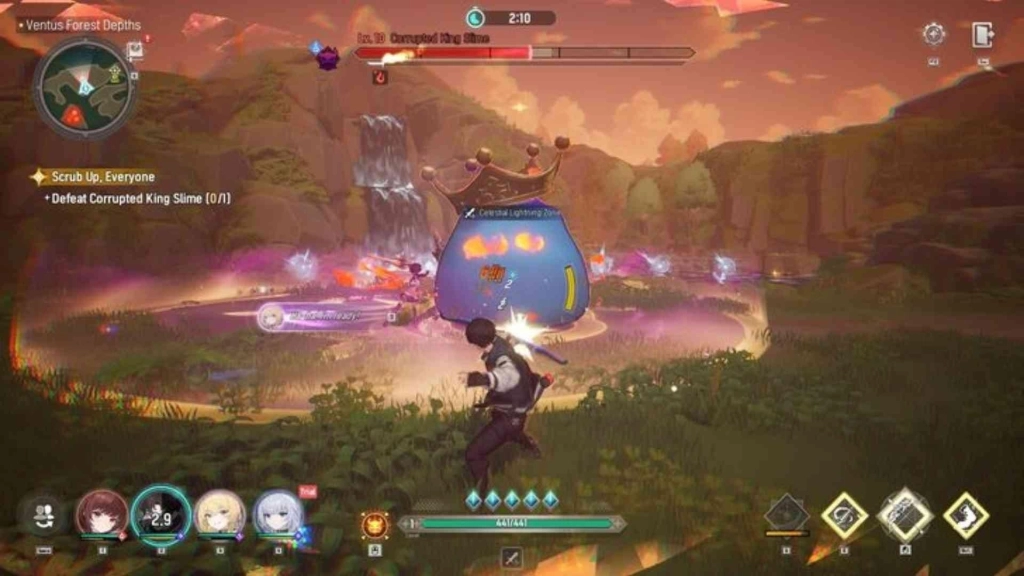Viewport: 1024px width, 576px height.
Task: Click the notification icon beside the minimap
Action: click(x=135, y=50)
